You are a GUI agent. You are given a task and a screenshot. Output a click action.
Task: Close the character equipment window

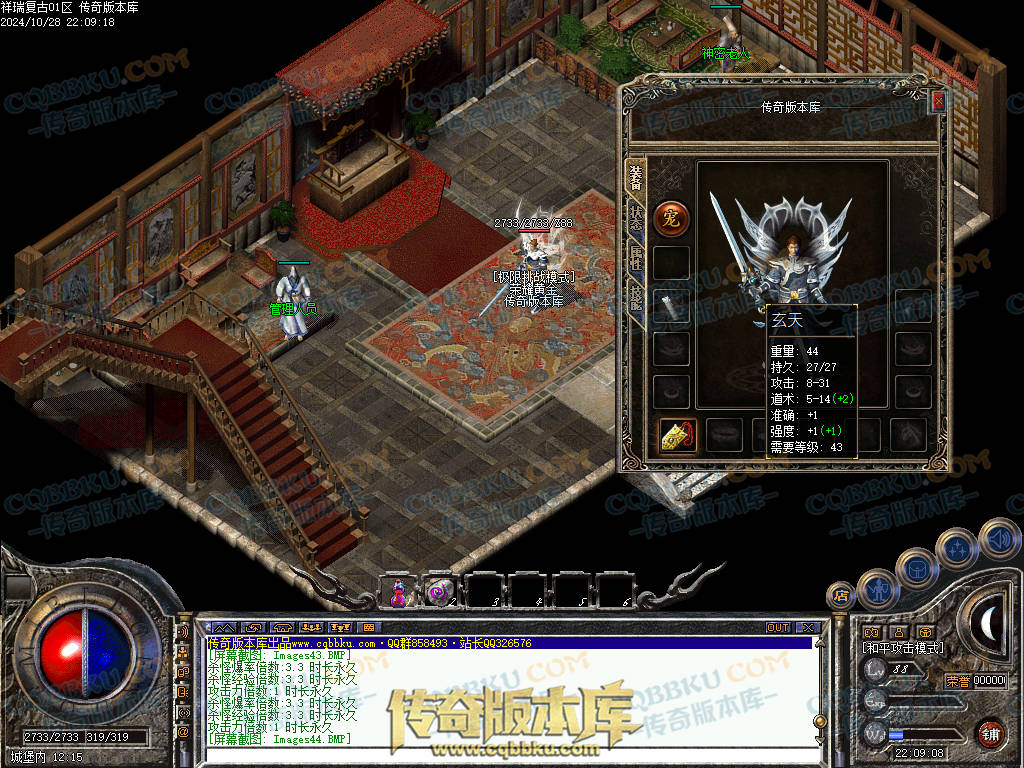tap(937, 101)
